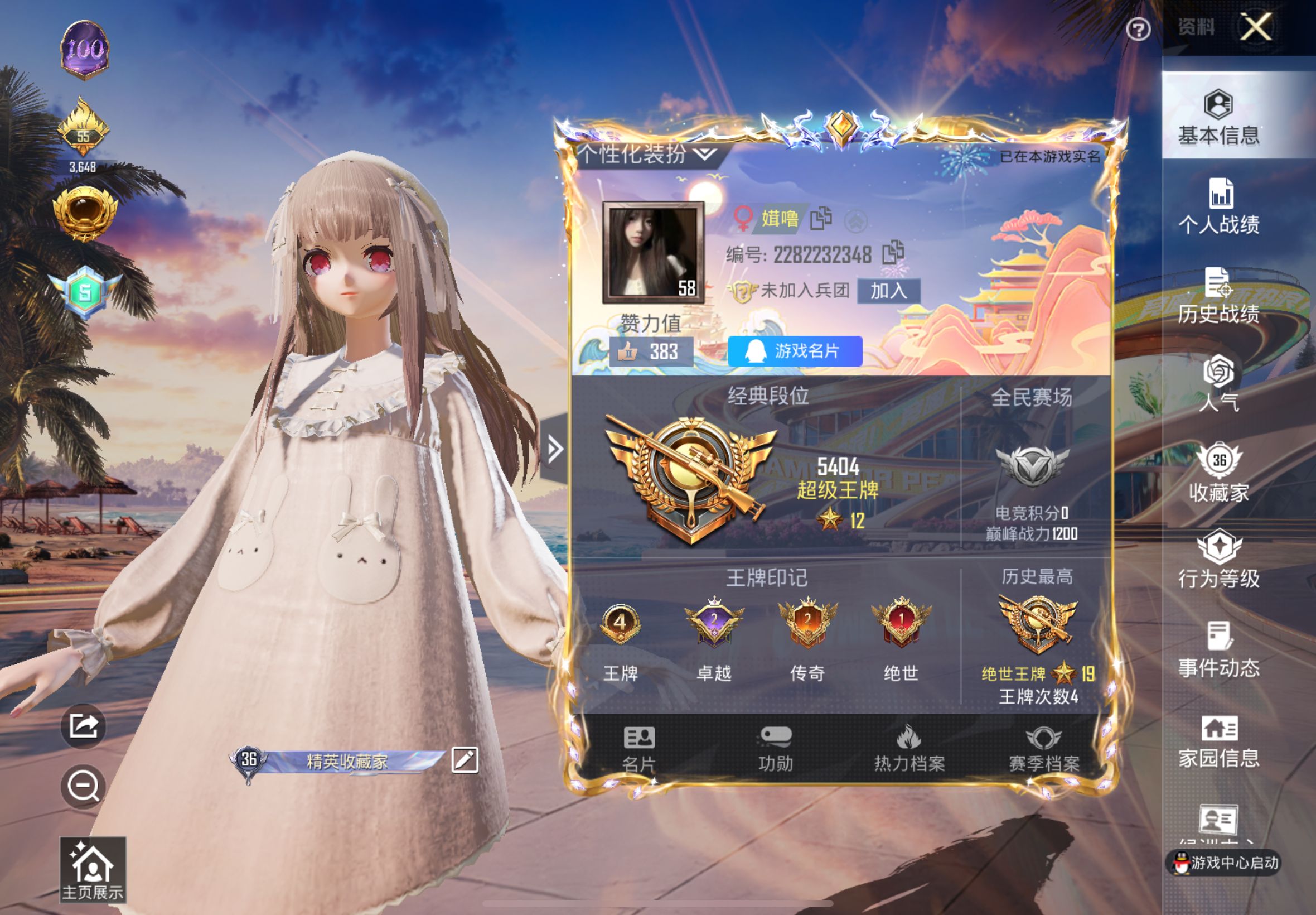Image resolution: width=1316 pixels, height=915 pixels.
Task: Select the 历史战绩 tab
Action: point(1218,296)
